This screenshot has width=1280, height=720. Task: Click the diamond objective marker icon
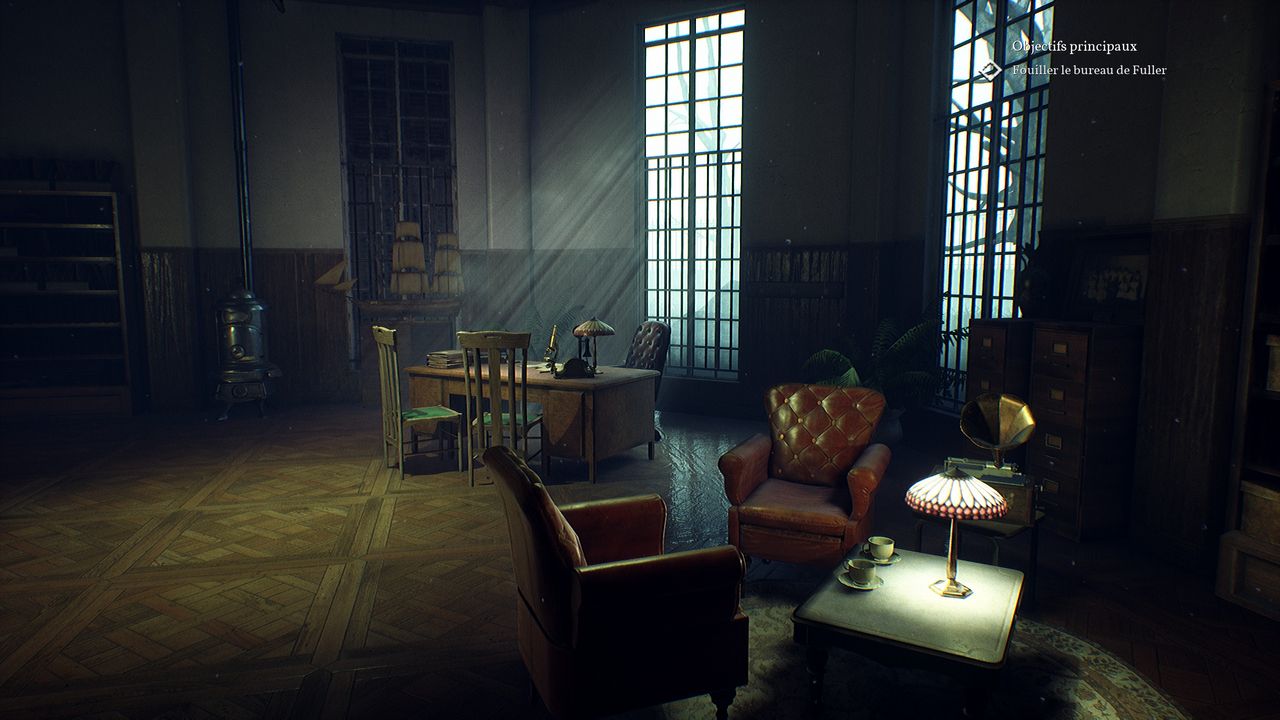[x=989, y=70]
